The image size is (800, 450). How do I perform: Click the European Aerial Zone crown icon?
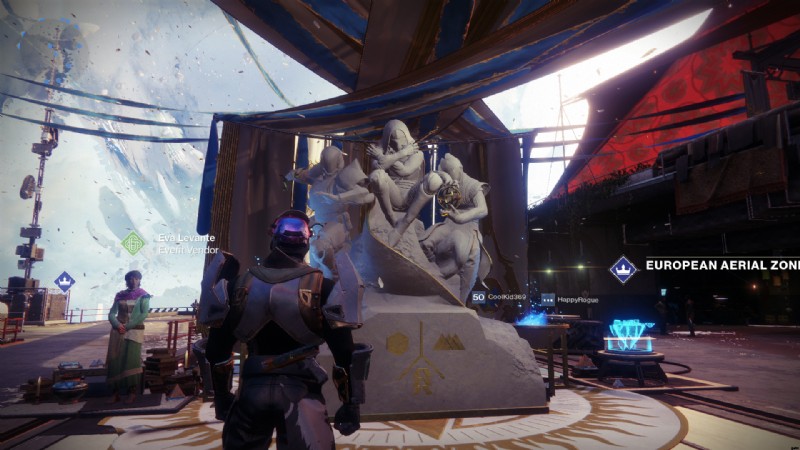tap(623, 268)
